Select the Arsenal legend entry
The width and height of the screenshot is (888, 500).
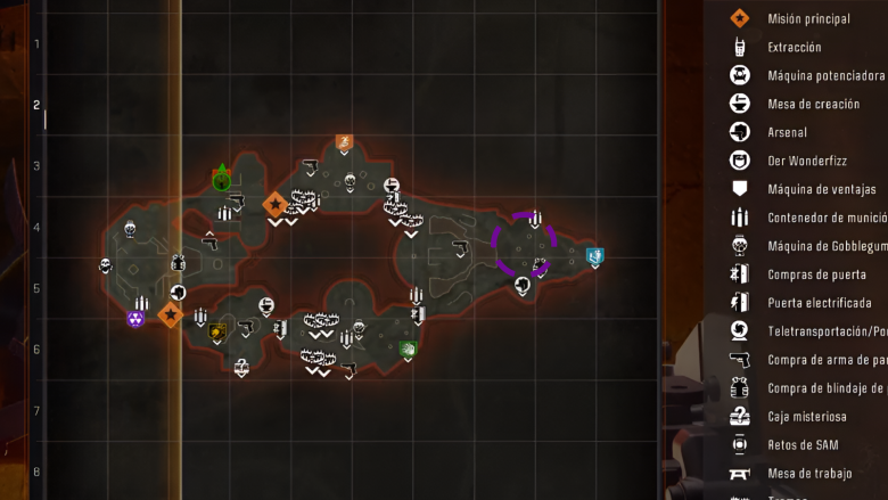pos(787,132)
